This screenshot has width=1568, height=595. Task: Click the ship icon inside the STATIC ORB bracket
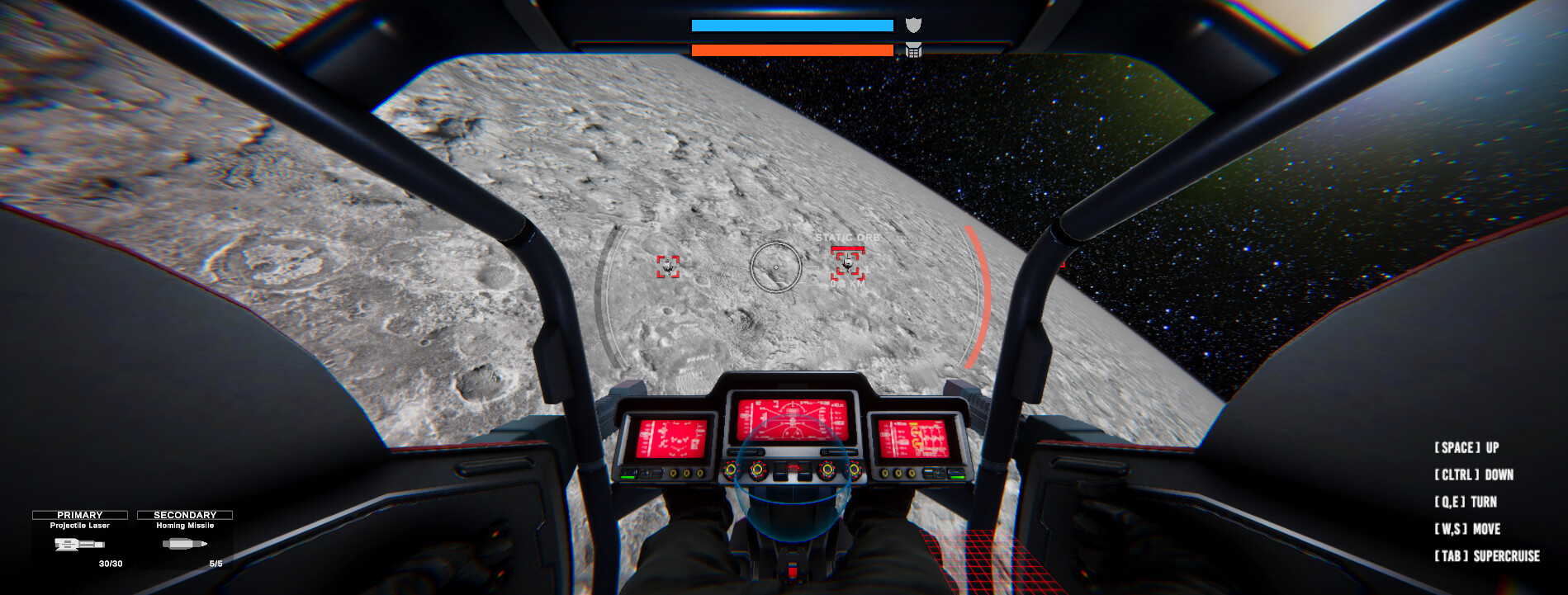848,266
